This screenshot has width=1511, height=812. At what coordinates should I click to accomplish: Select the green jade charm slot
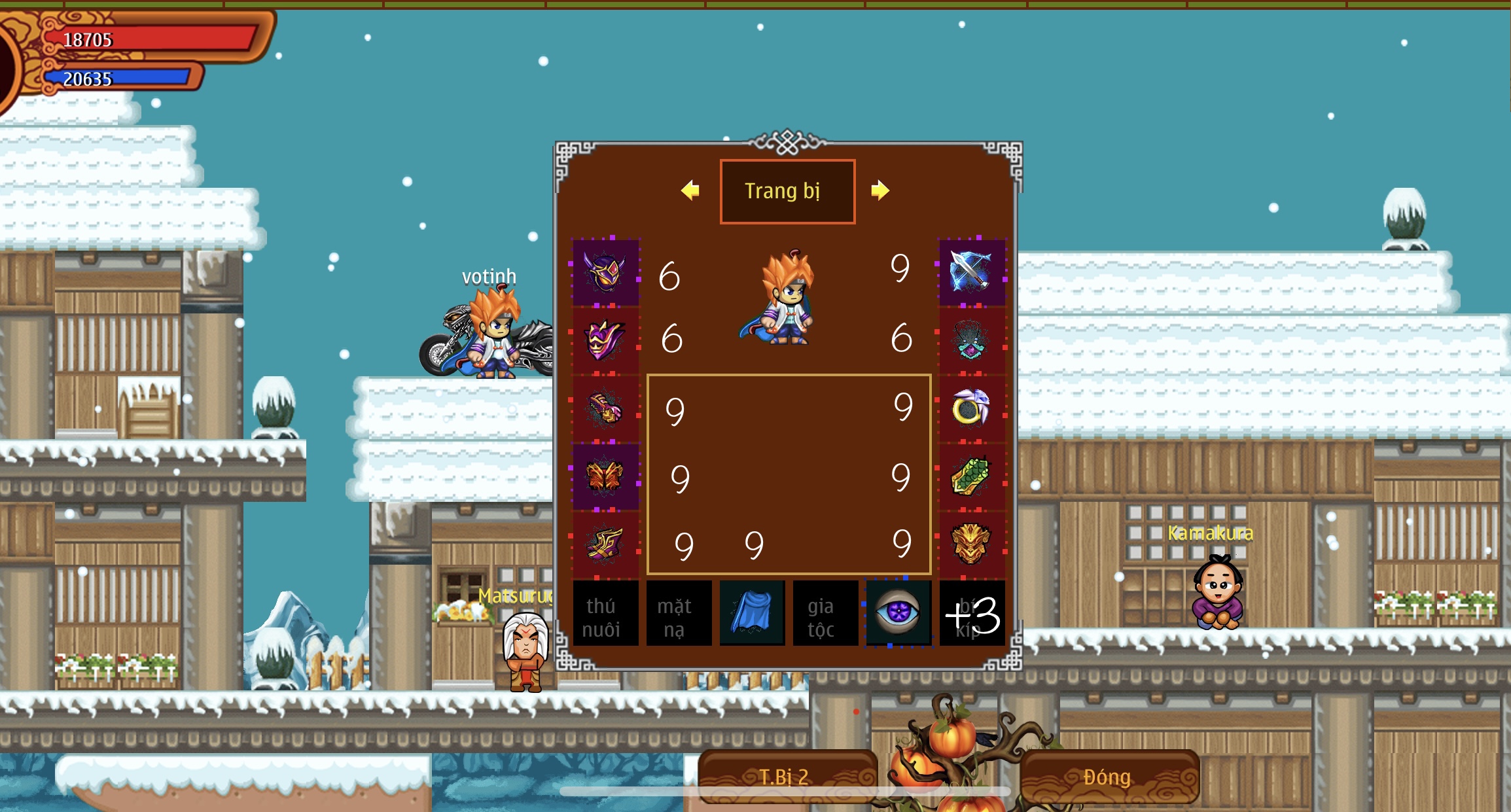coord(971,476)
